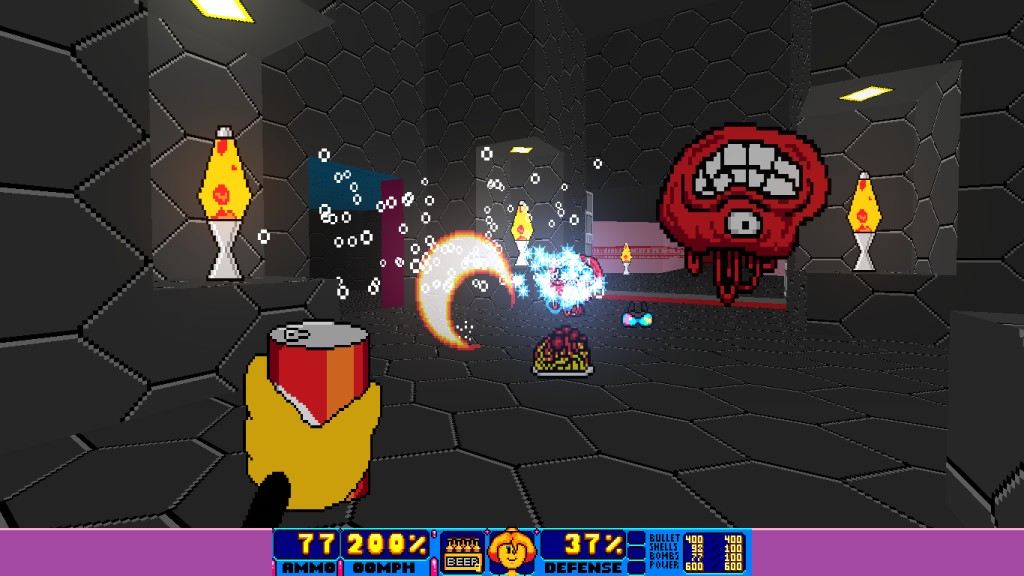The height and width of the screenshot is (576, 1024).
Task: Click the BEER six-pack icon
Action: click(x=460, y=552)
